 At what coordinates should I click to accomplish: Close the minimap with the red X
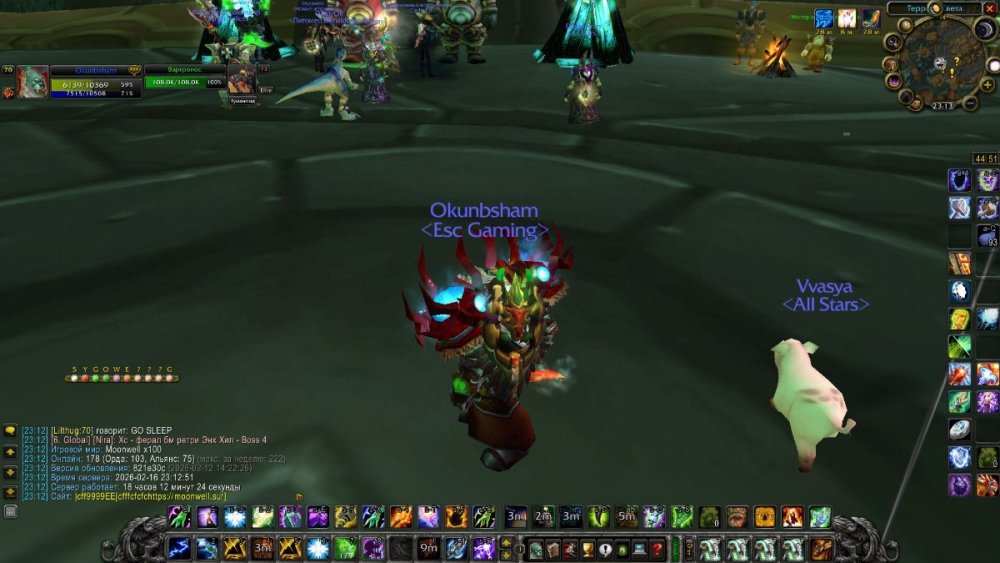990,8
